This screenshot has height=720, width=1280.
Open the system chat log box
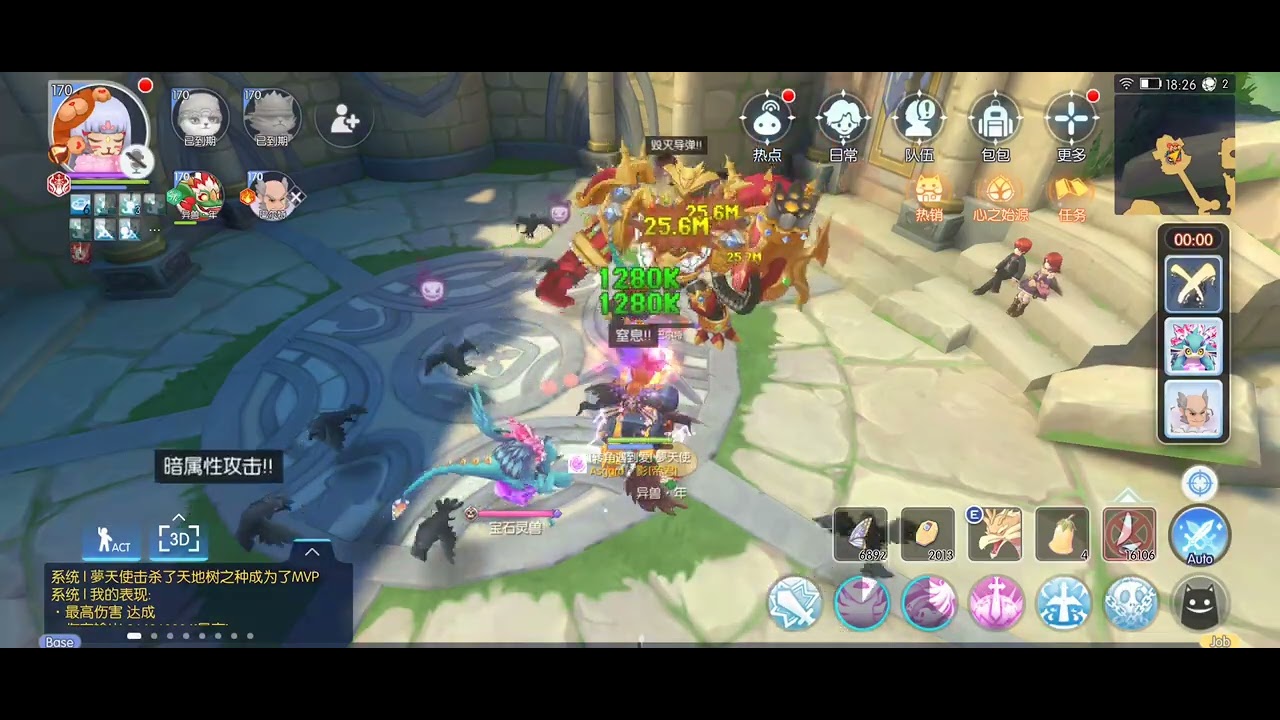(x=198, y=600)
